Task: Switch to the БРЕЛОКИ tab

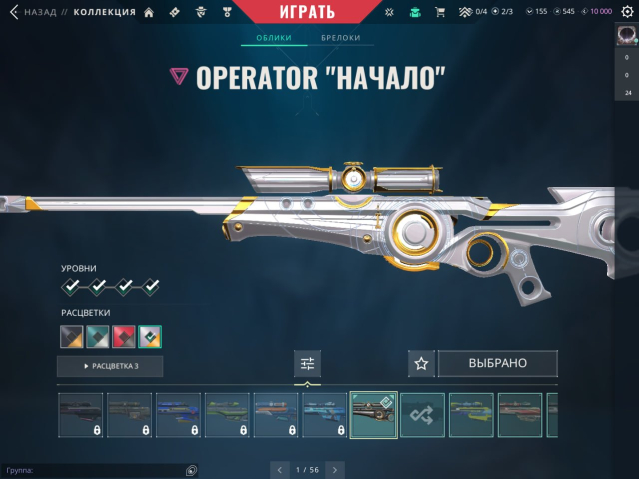Action: [340, 38]
